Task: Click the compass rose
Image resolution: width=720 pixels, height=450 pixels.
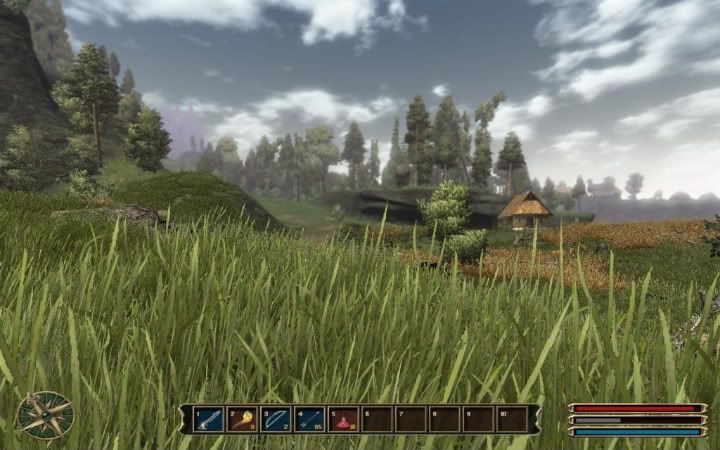Action: click(x=45, y=415)
